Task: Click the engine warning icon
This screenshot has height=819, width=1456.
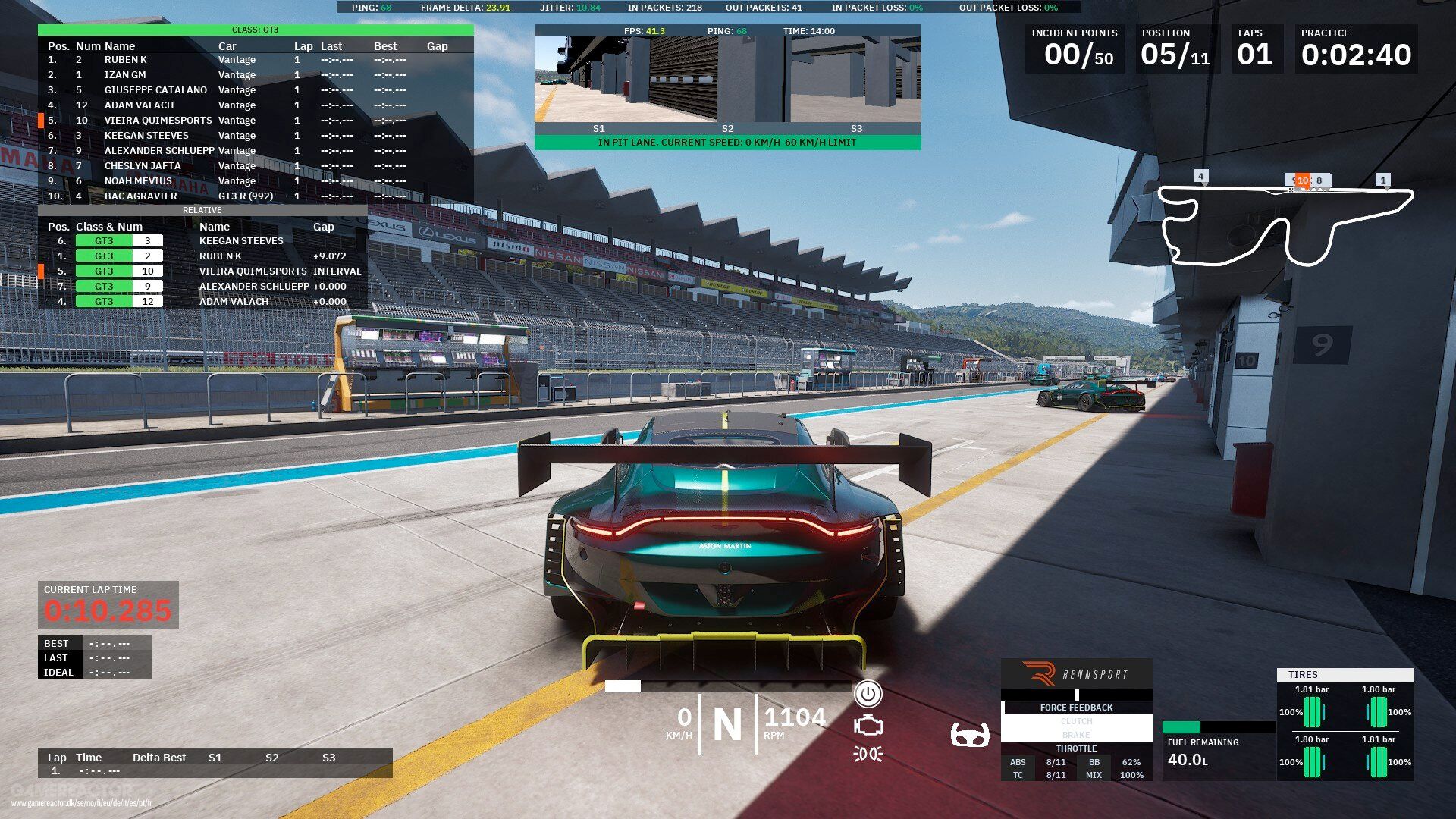Action: click(x=868, y=726)
